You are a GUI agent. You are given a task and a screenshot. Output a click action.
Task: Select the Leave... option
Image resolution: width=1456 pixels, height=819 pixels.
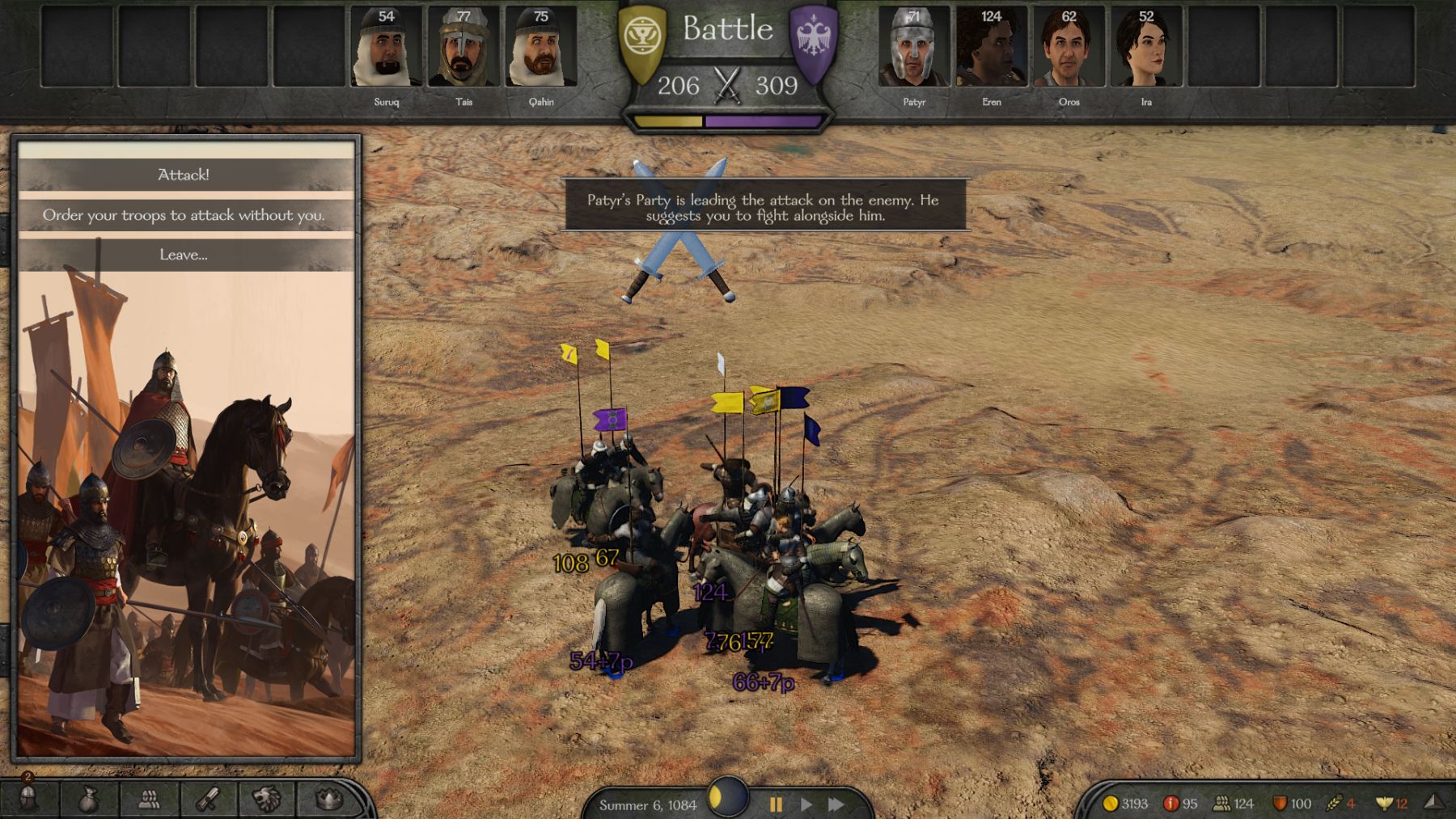(x=184, y=255)
